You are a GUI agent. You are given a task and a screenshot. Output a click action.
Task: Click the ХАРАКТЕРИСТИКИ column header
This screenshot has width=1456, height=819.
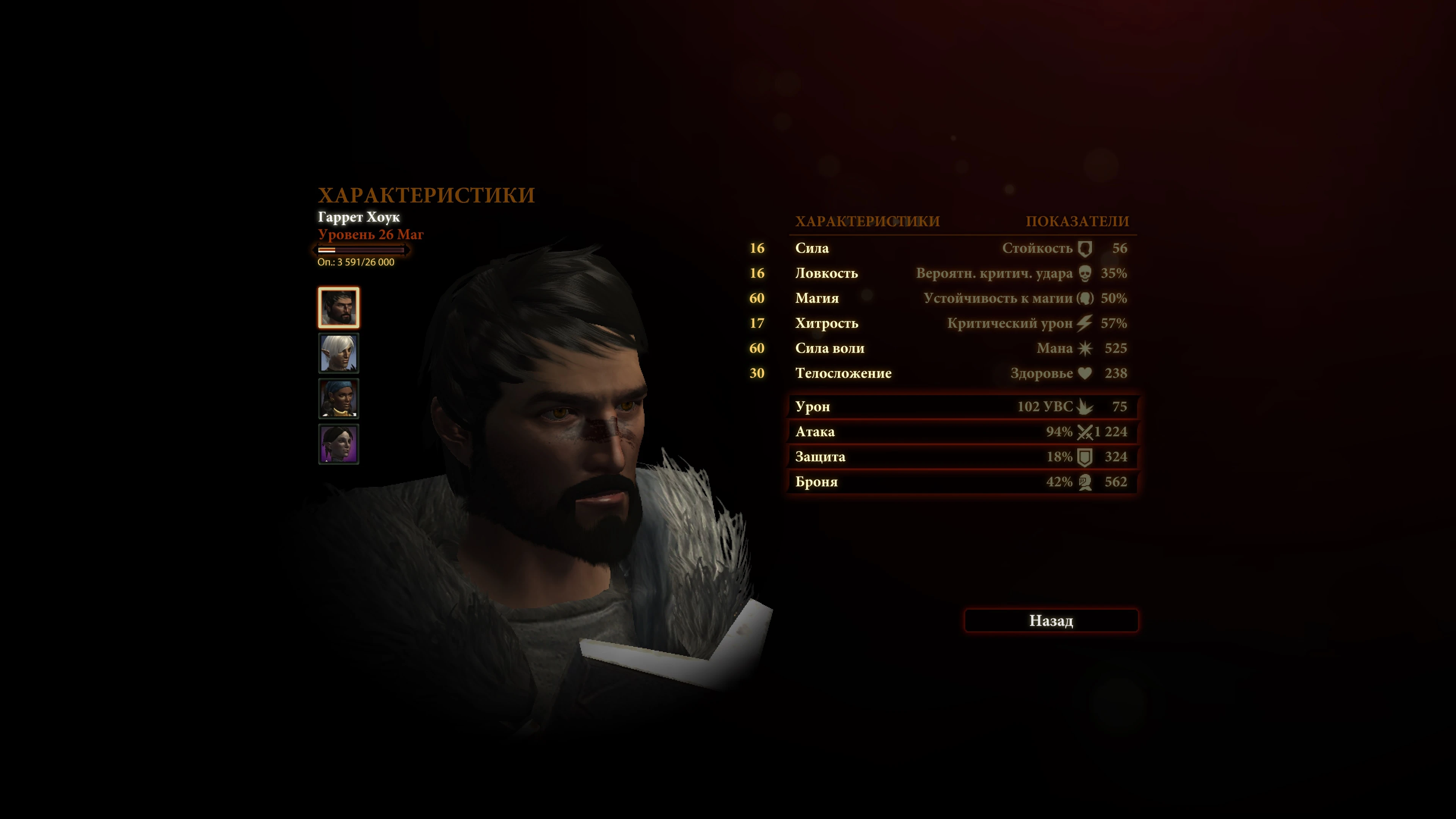[867, 221]
